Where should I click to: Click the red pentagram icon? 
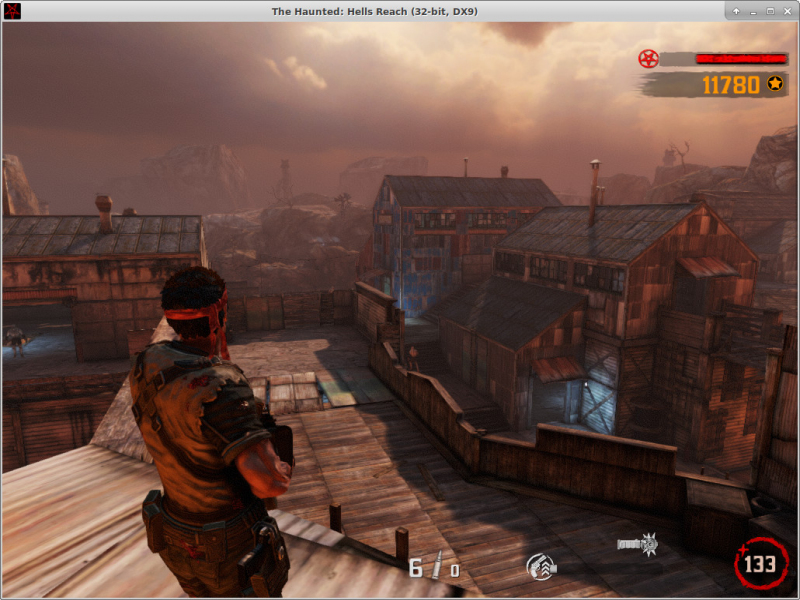point(648,59)
